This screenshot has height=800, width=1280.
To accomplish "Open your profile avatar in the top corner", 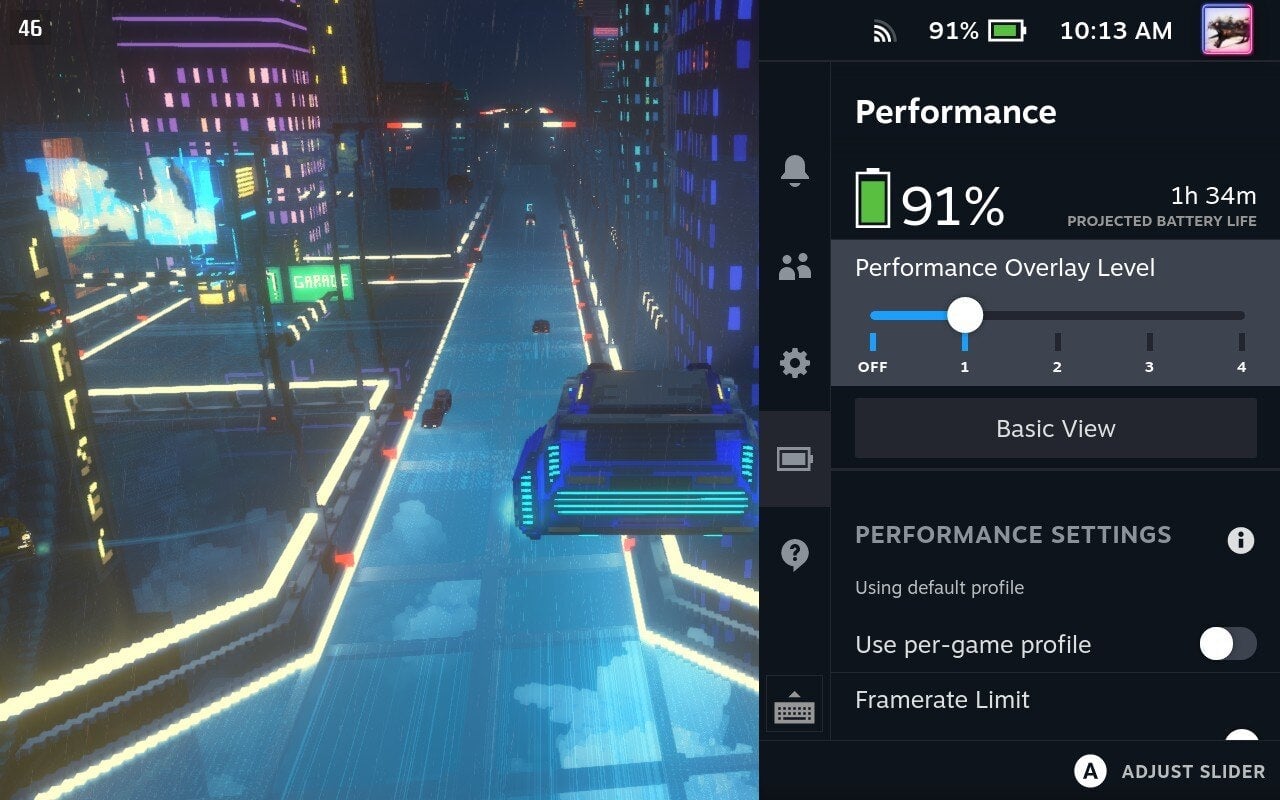I will [1225, 30].
